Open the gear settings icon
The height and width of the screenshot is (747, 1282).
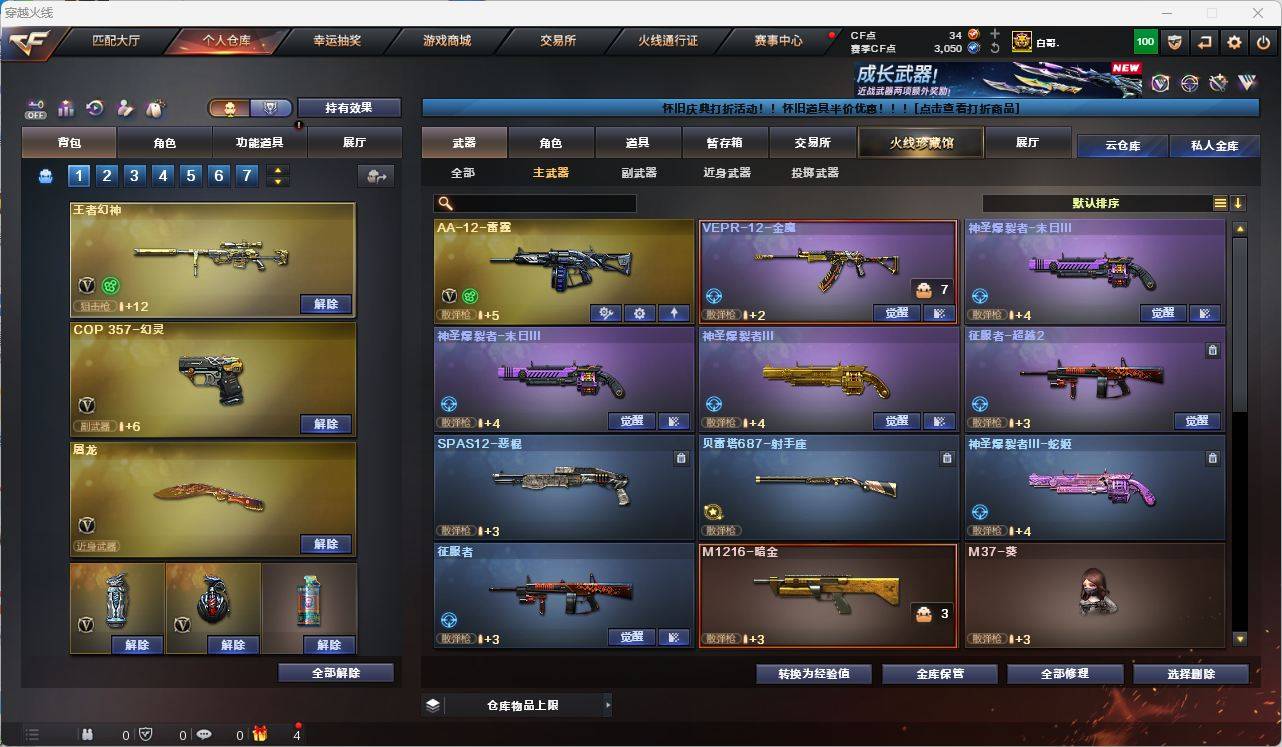click(x=1235, y=42)
